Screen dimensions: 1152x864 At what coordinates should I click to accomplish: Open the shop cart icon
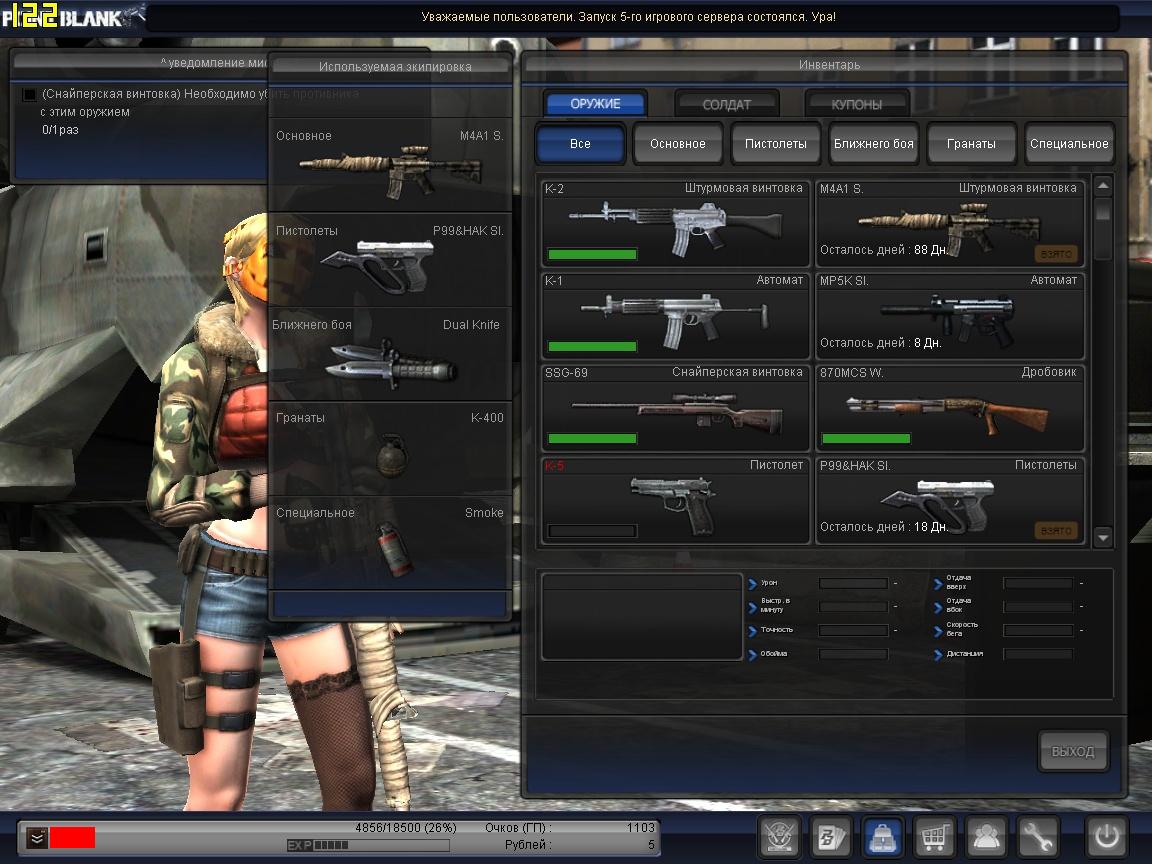[933, 836]
